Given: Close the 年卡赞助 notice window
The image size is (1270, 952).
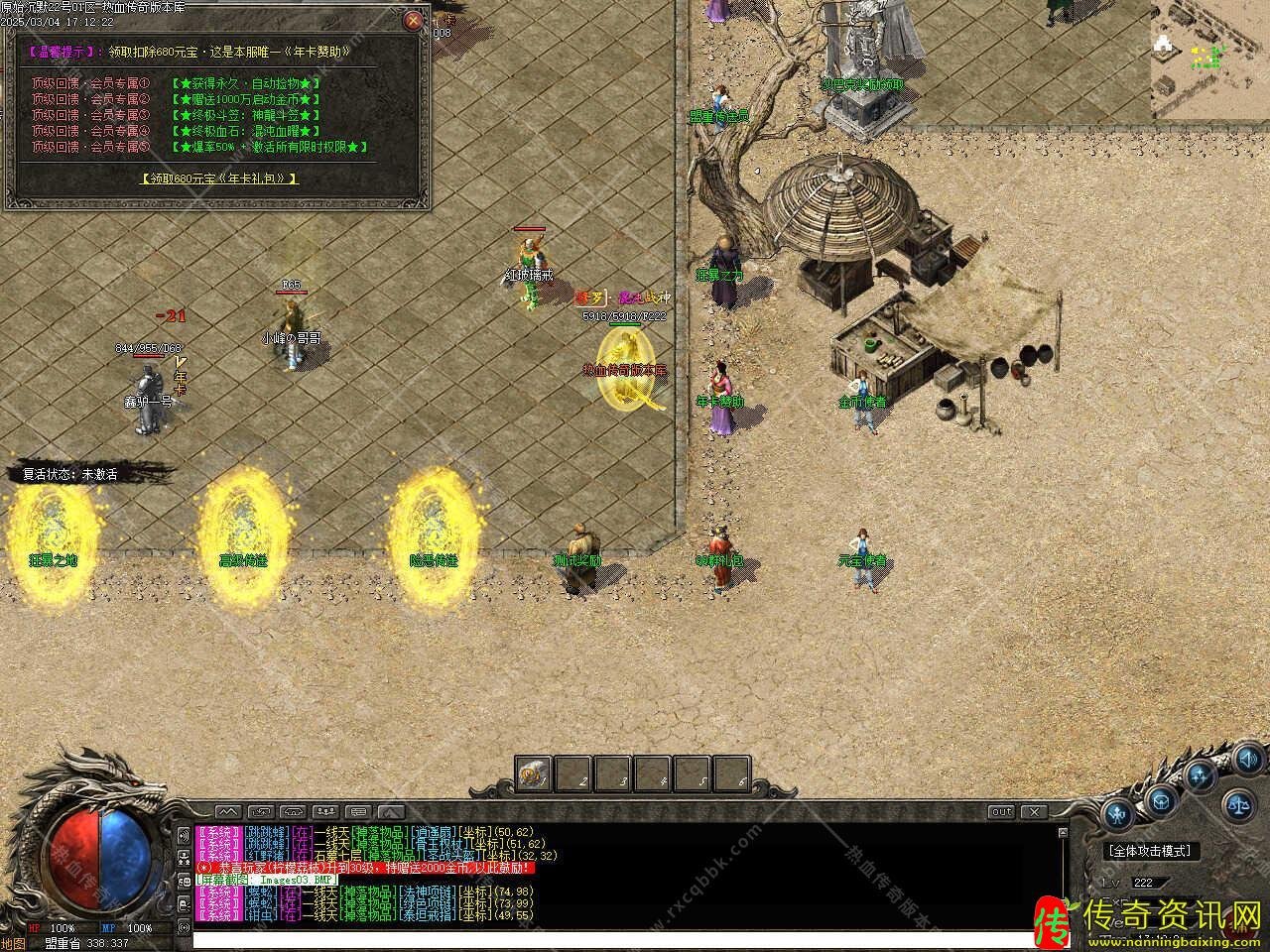Looking at the screenshot, I should click(414, 20).
